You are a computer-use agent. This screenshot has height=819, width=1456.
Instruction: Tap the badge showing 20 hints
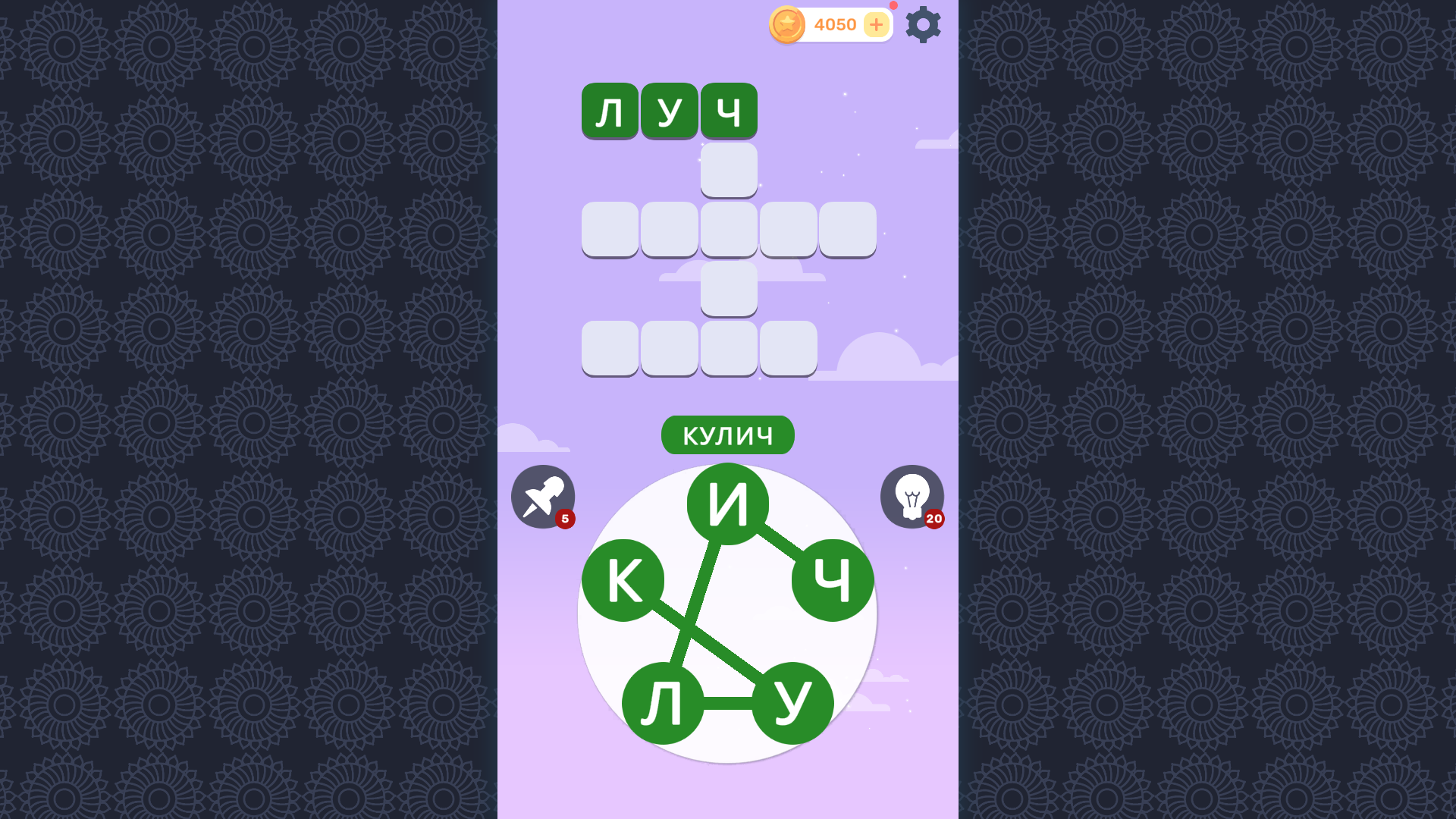(x=933, y=519)
